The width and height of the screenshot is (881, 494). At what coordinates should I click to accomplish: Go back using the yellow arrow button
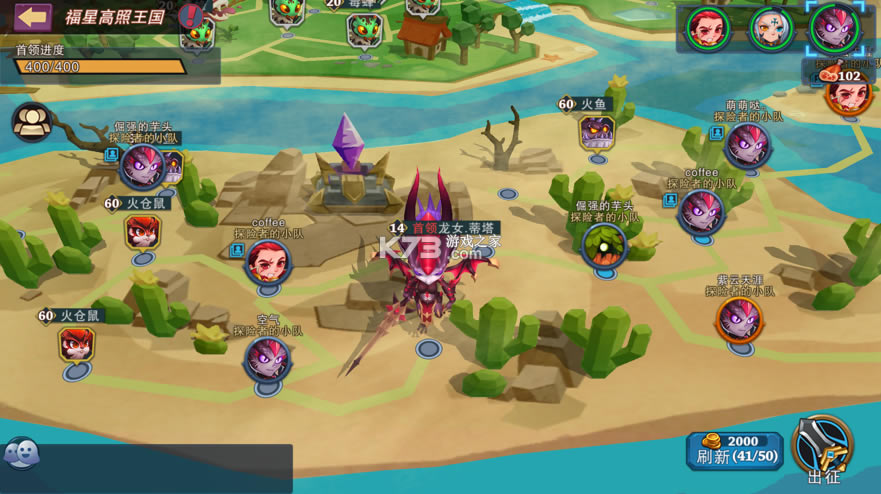tap(32, 16)
